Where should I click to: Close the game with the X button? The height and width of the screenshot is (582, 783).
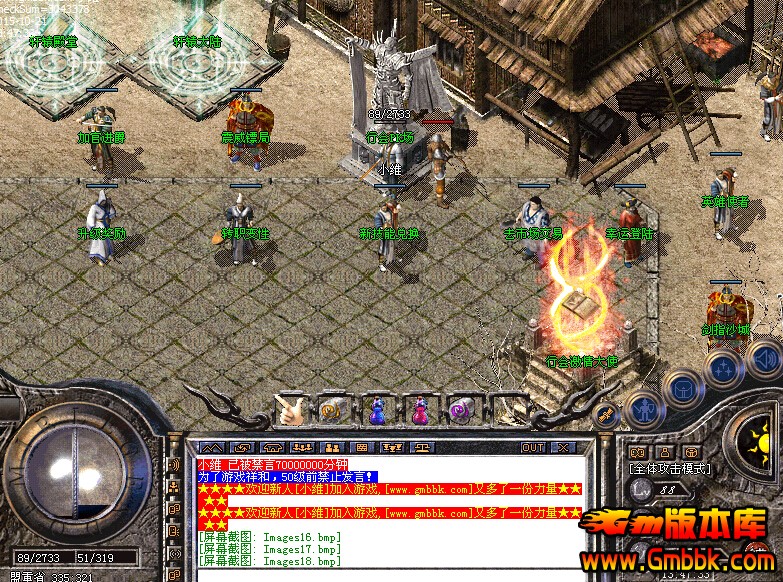pyautogui.click(x=563, y=447)
